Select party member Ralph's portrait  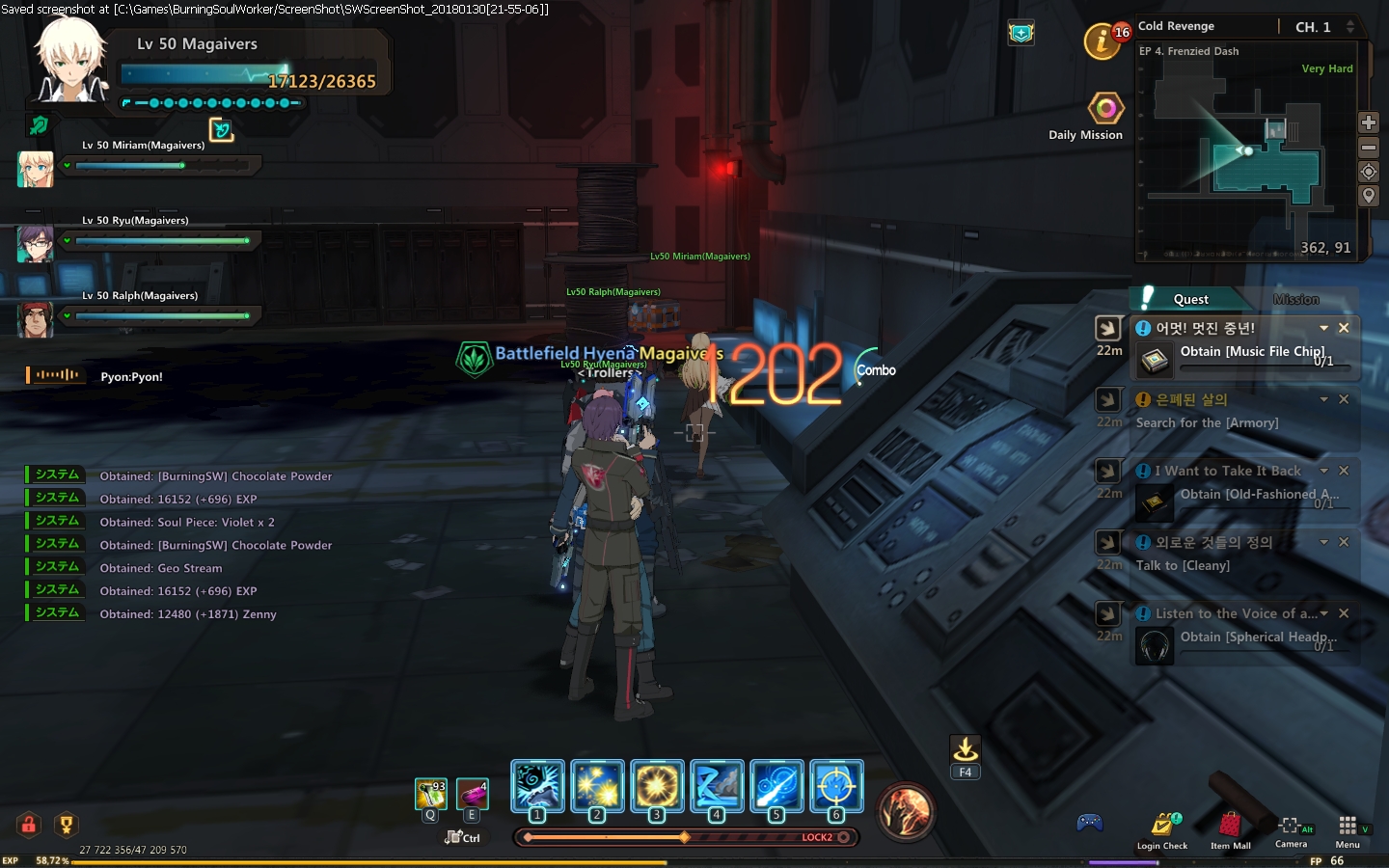pos(35,319)
